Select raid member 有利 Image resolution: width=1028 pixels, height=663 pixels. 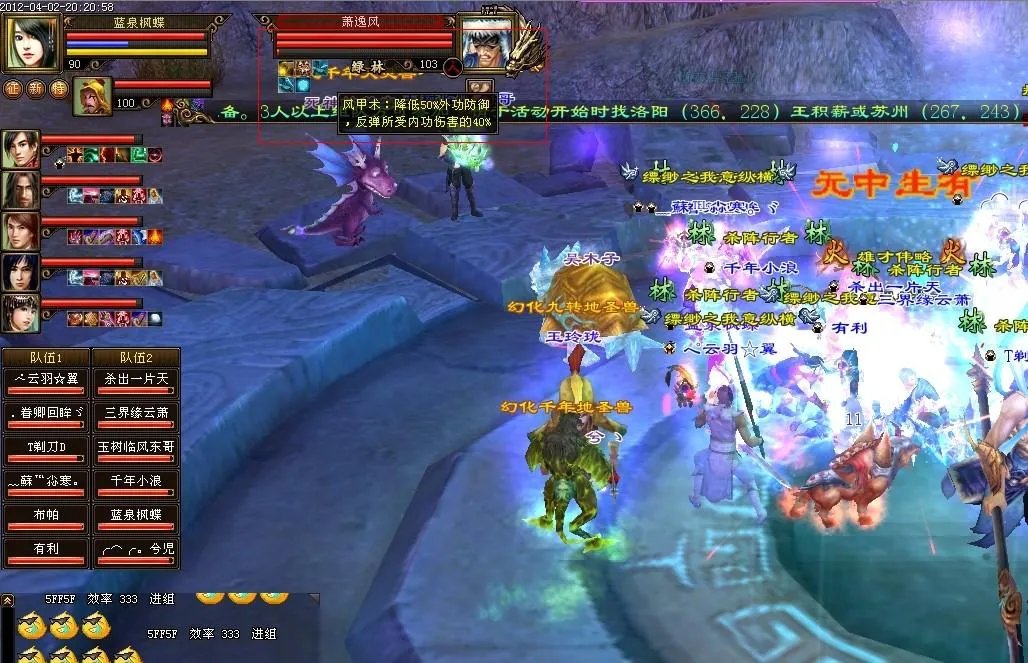(x=46, y=550)
